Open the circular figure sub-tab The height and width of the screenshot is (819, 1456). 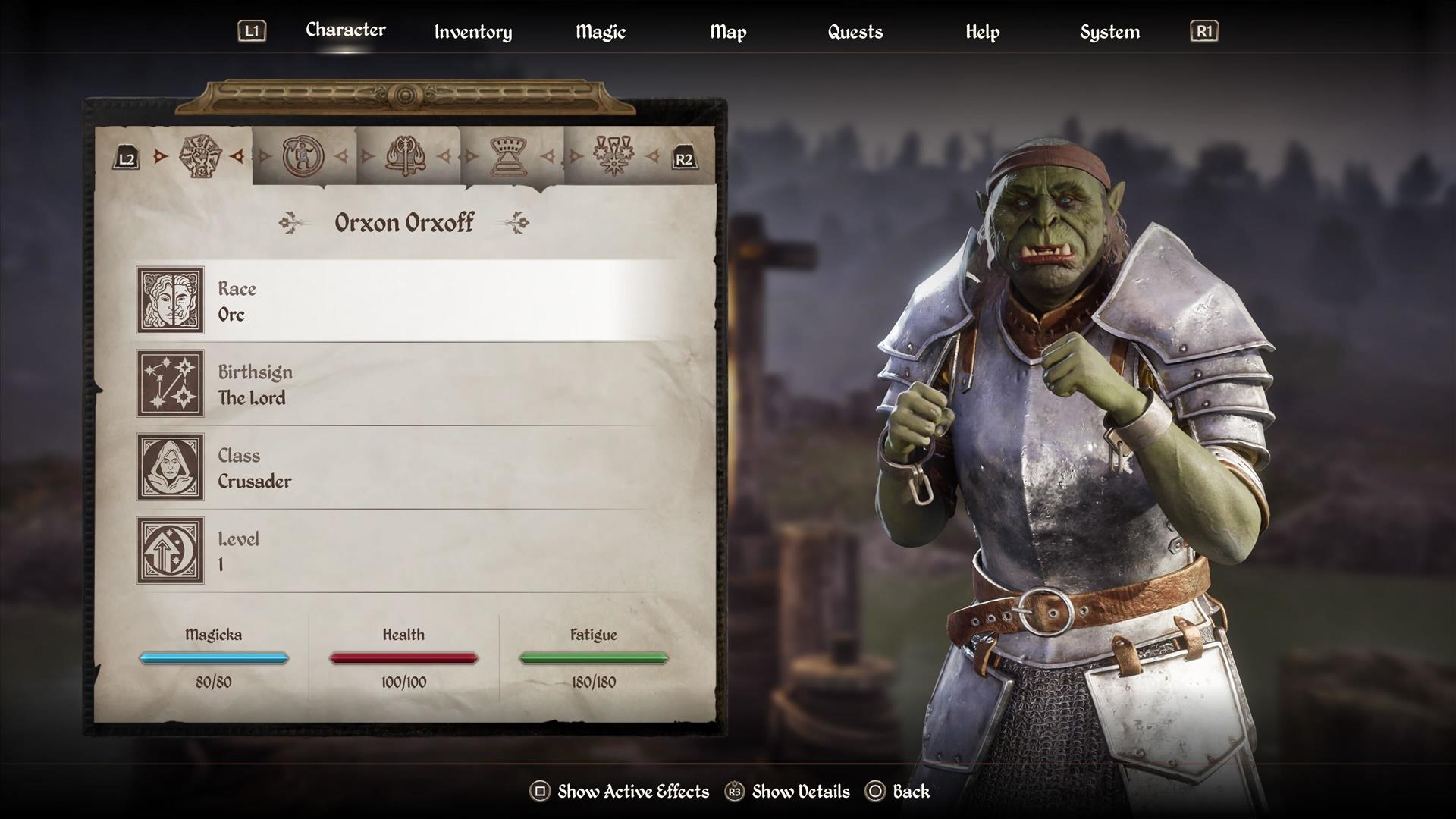tap(303, 156)
